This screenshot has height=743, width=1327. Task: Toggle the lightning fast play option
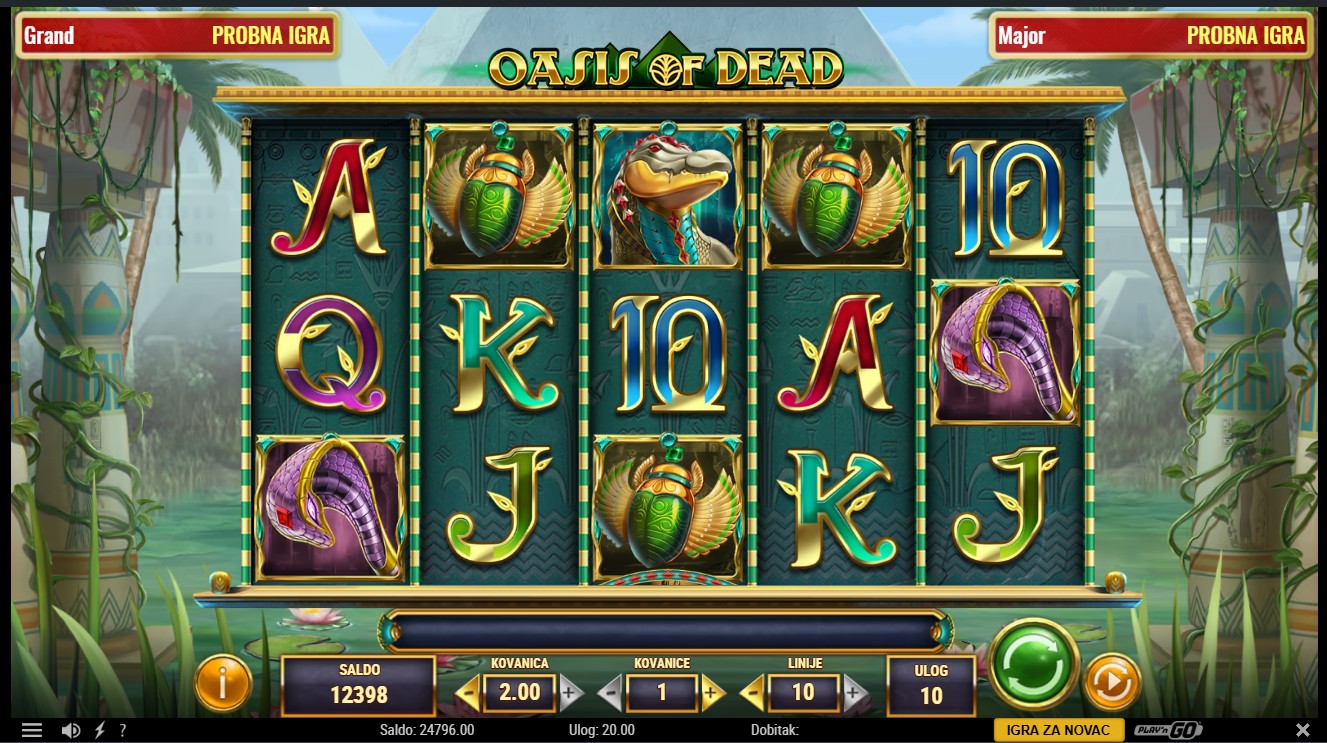pyautogui.click(x=100, y=730)
